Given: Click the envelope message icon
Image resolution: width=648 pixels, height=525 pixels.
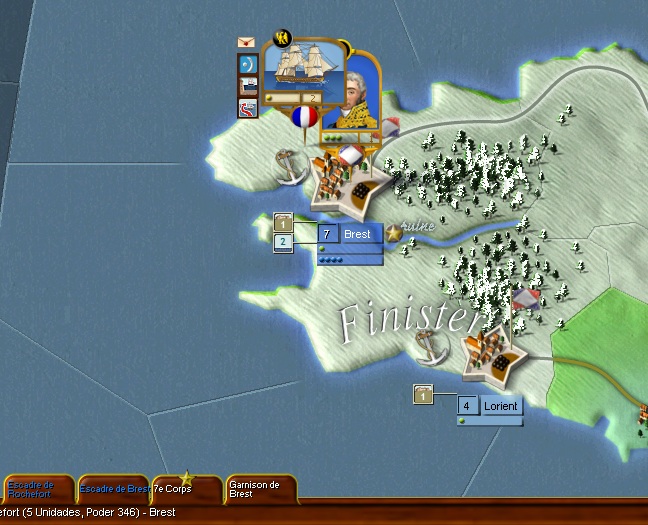Looking at the screenshot, I should (x=246, y=43).
